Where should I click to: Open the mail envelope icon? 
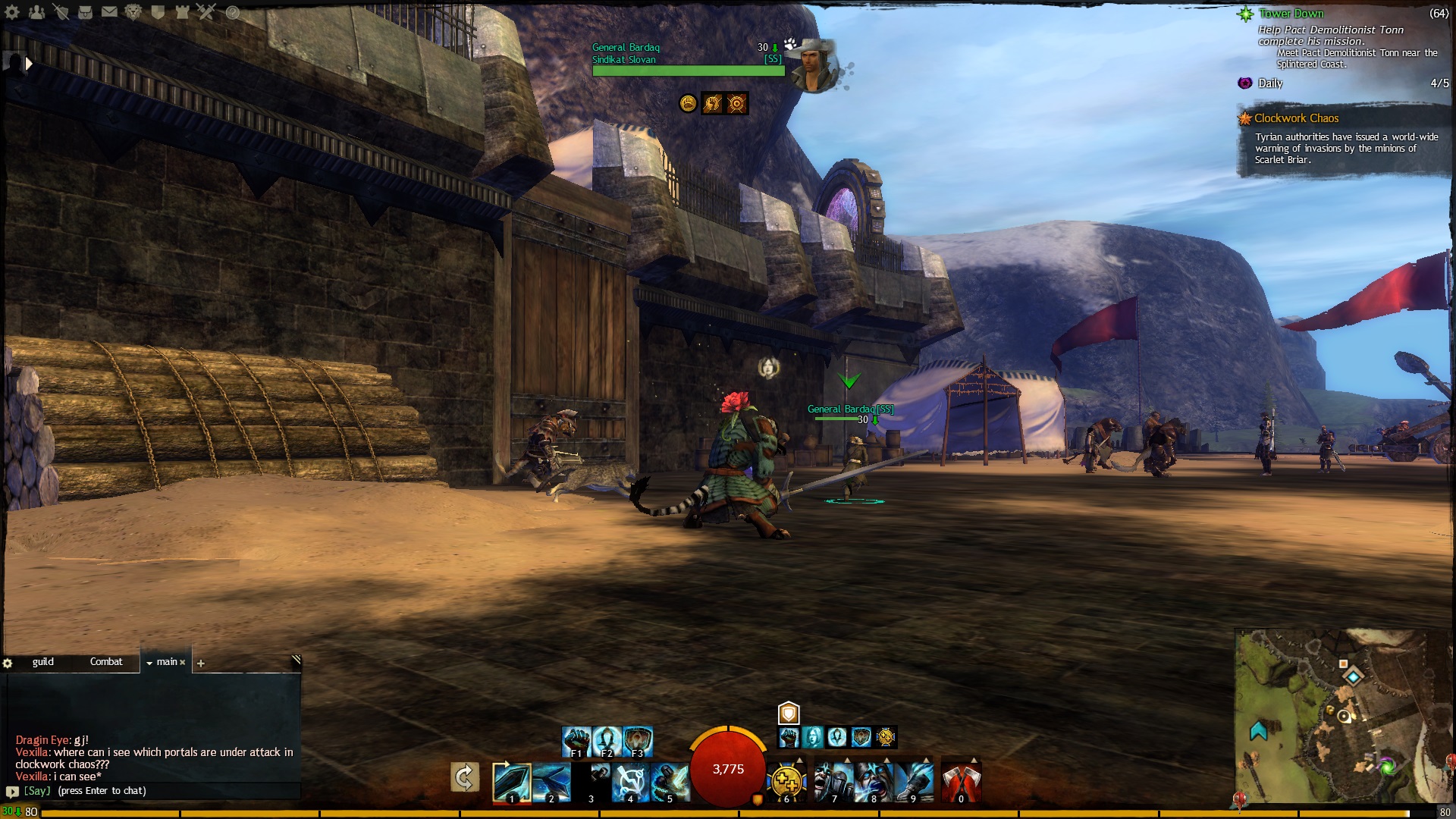click(109, 12)
